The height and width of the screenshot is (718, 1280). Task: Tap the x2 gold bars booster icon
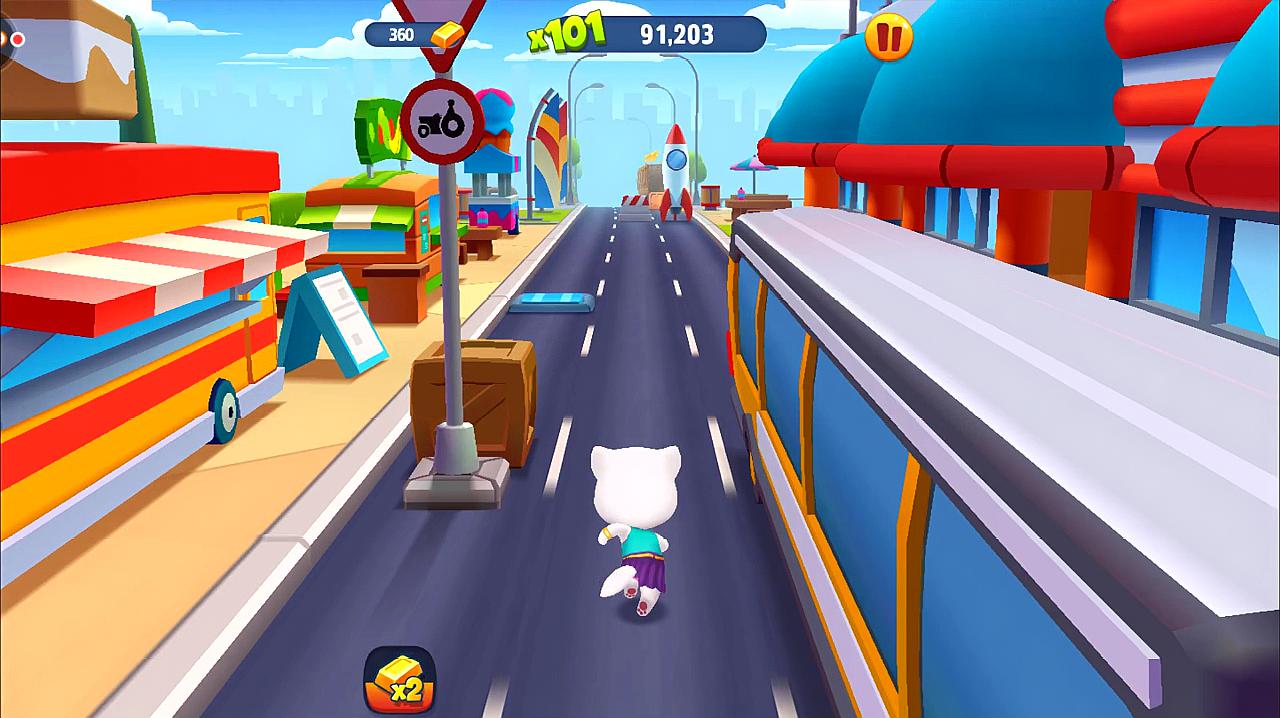tap(399, 679)
